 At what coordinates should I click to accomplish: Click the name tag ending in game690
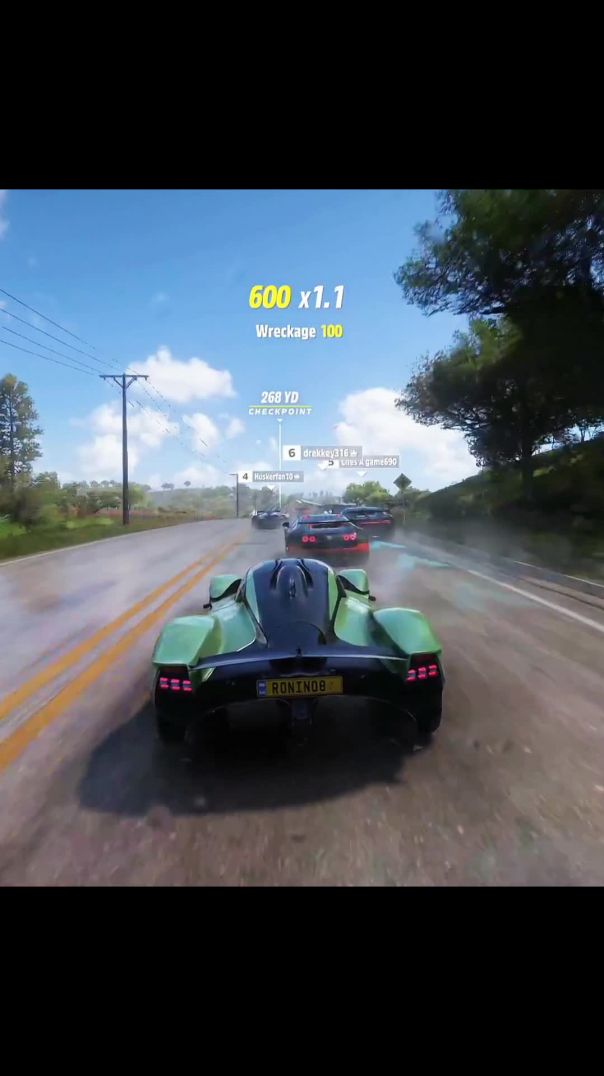[x=365, y=462]
